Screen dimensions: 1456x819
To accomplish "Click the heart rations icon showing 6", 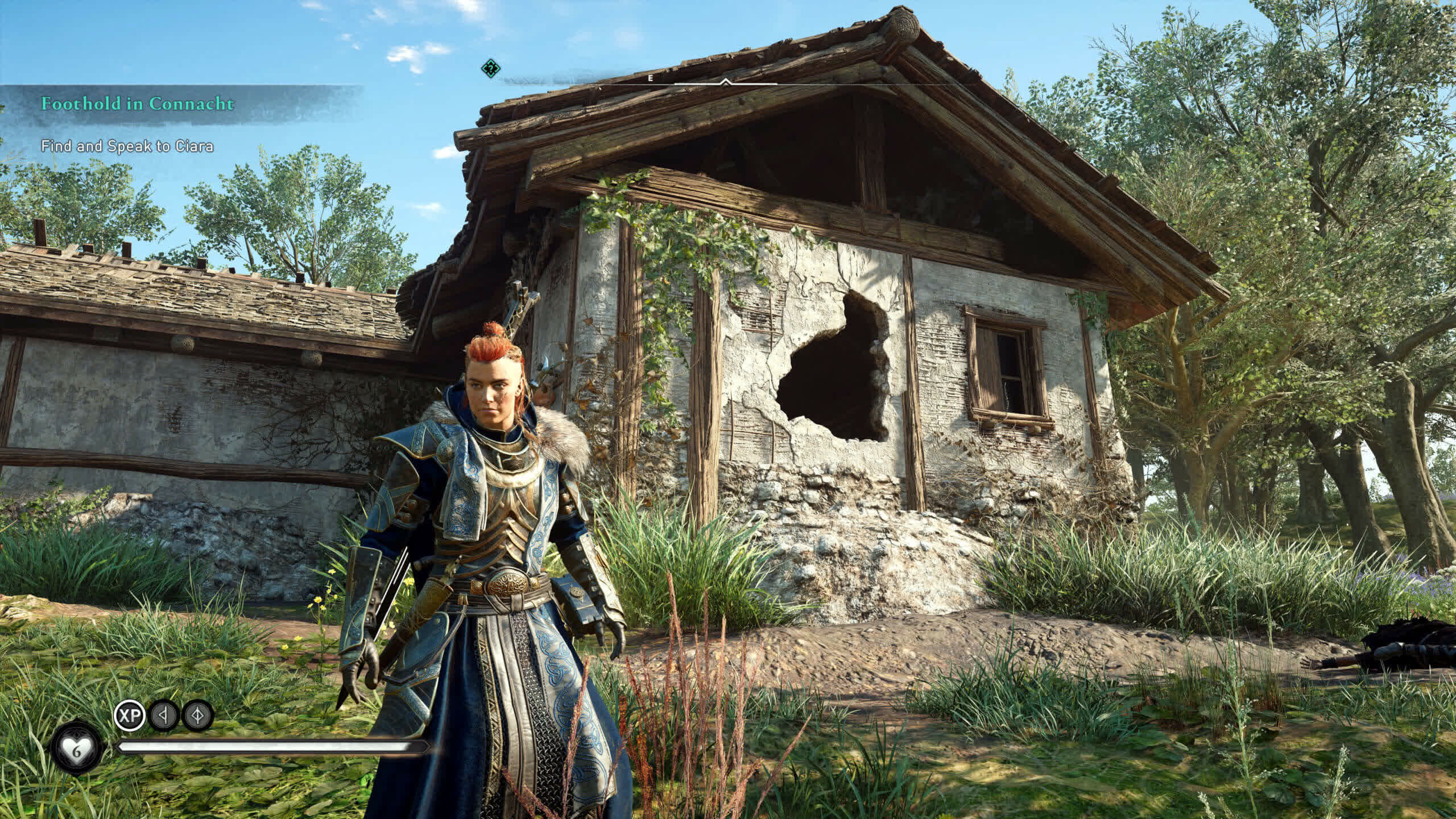I will (76, 750).
